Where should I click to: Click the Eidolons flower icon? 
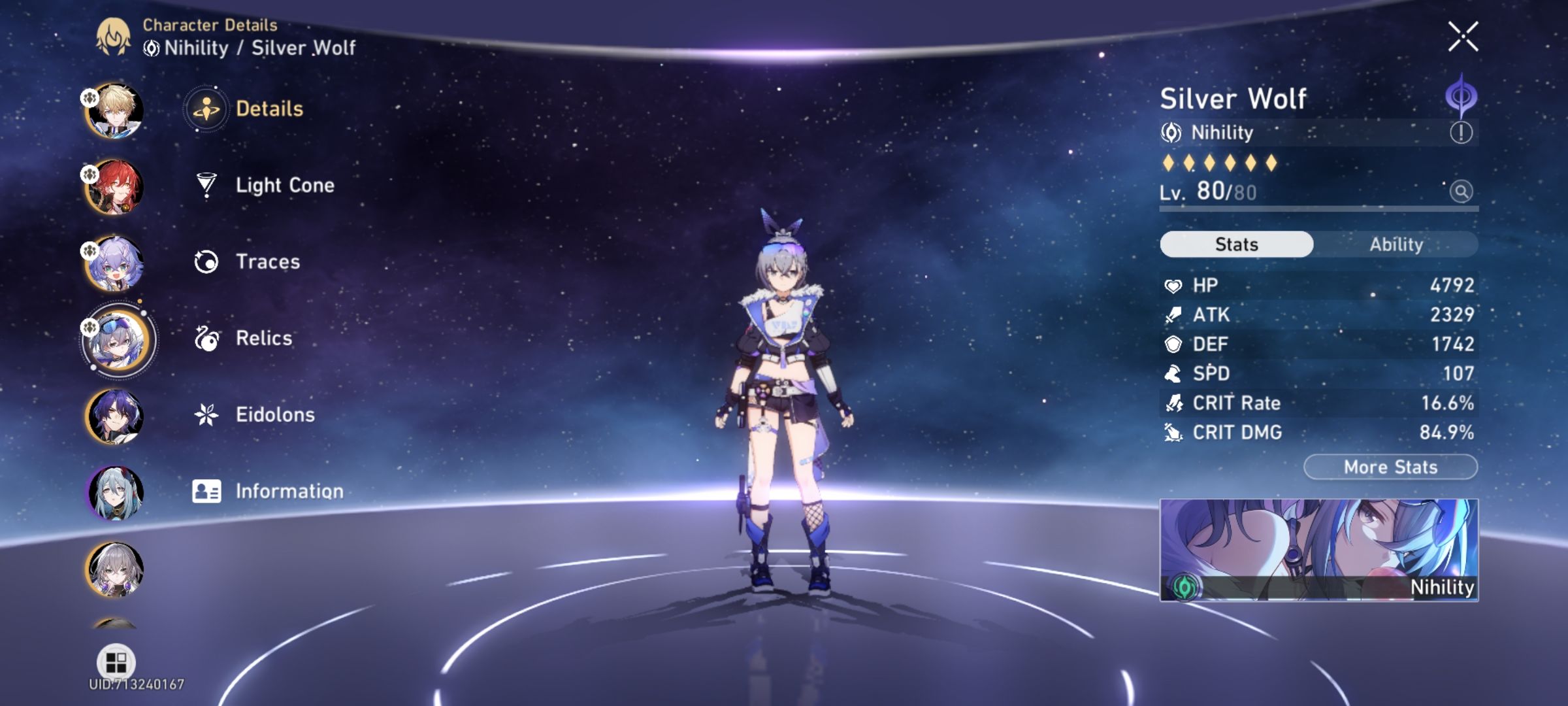point(206,414)
